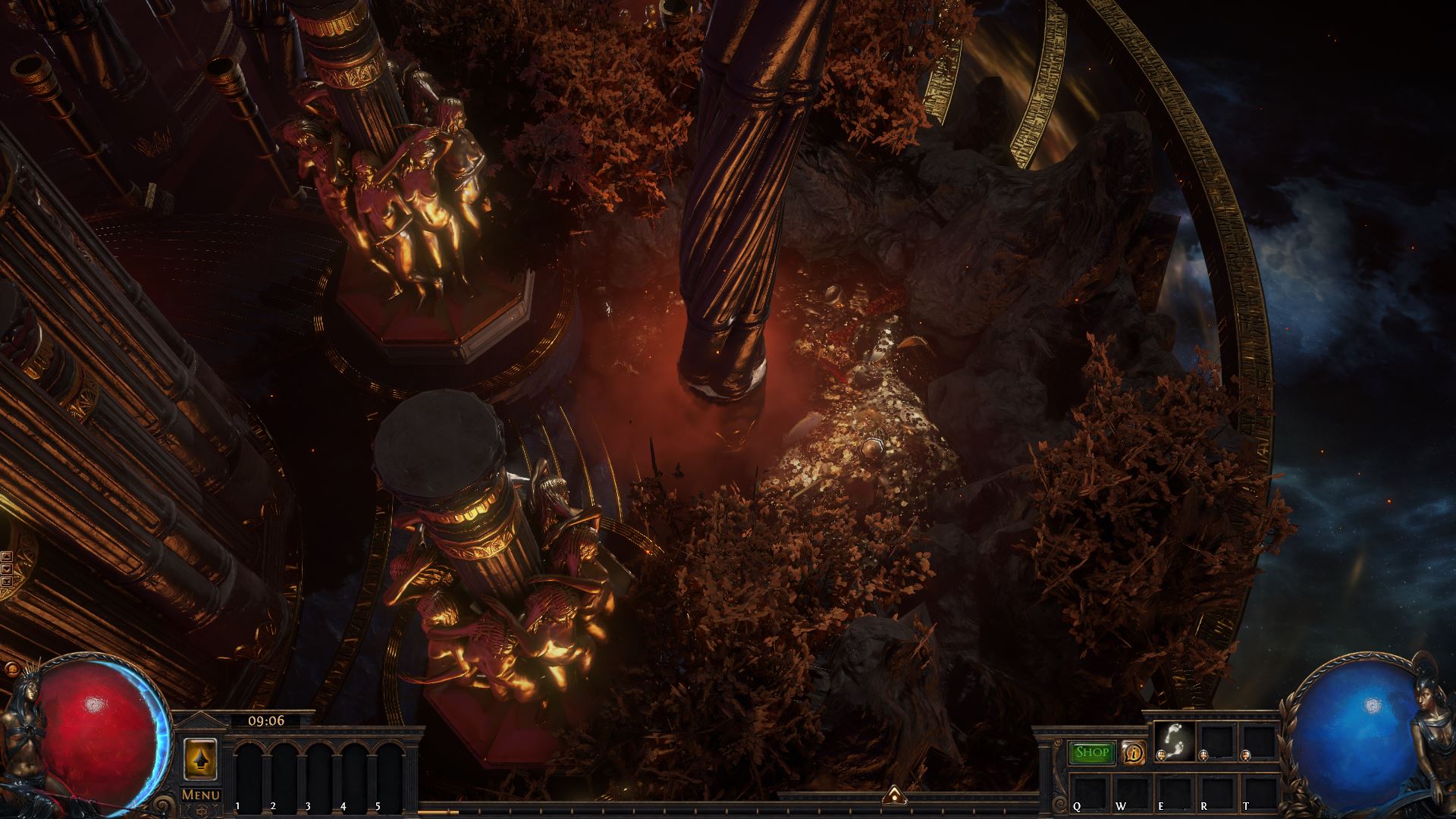Open the green Shop button

(x=1091, y=752)
